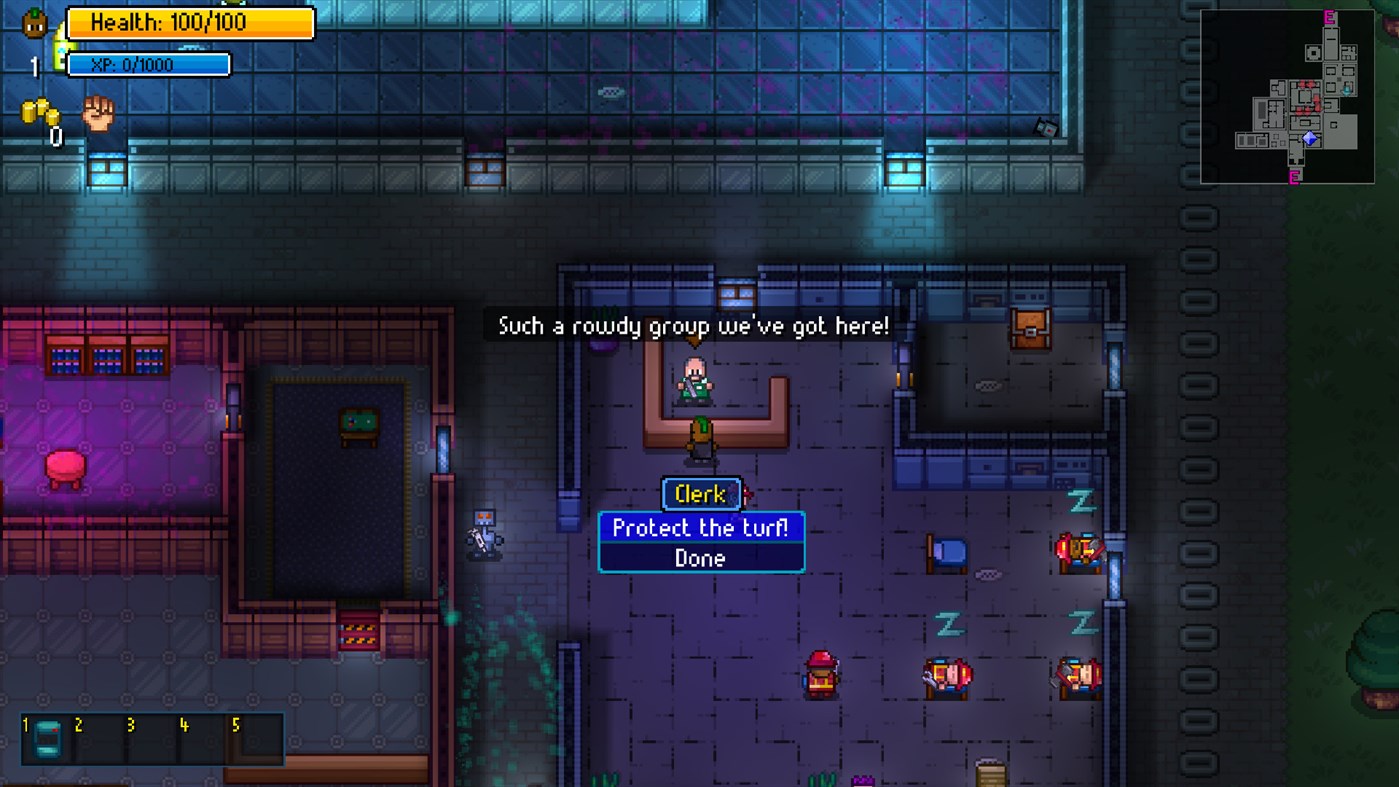The image size is (1399, 787).
Task: Click the blue diamond player marker on minimap
Action: (x=1308, y=140)
